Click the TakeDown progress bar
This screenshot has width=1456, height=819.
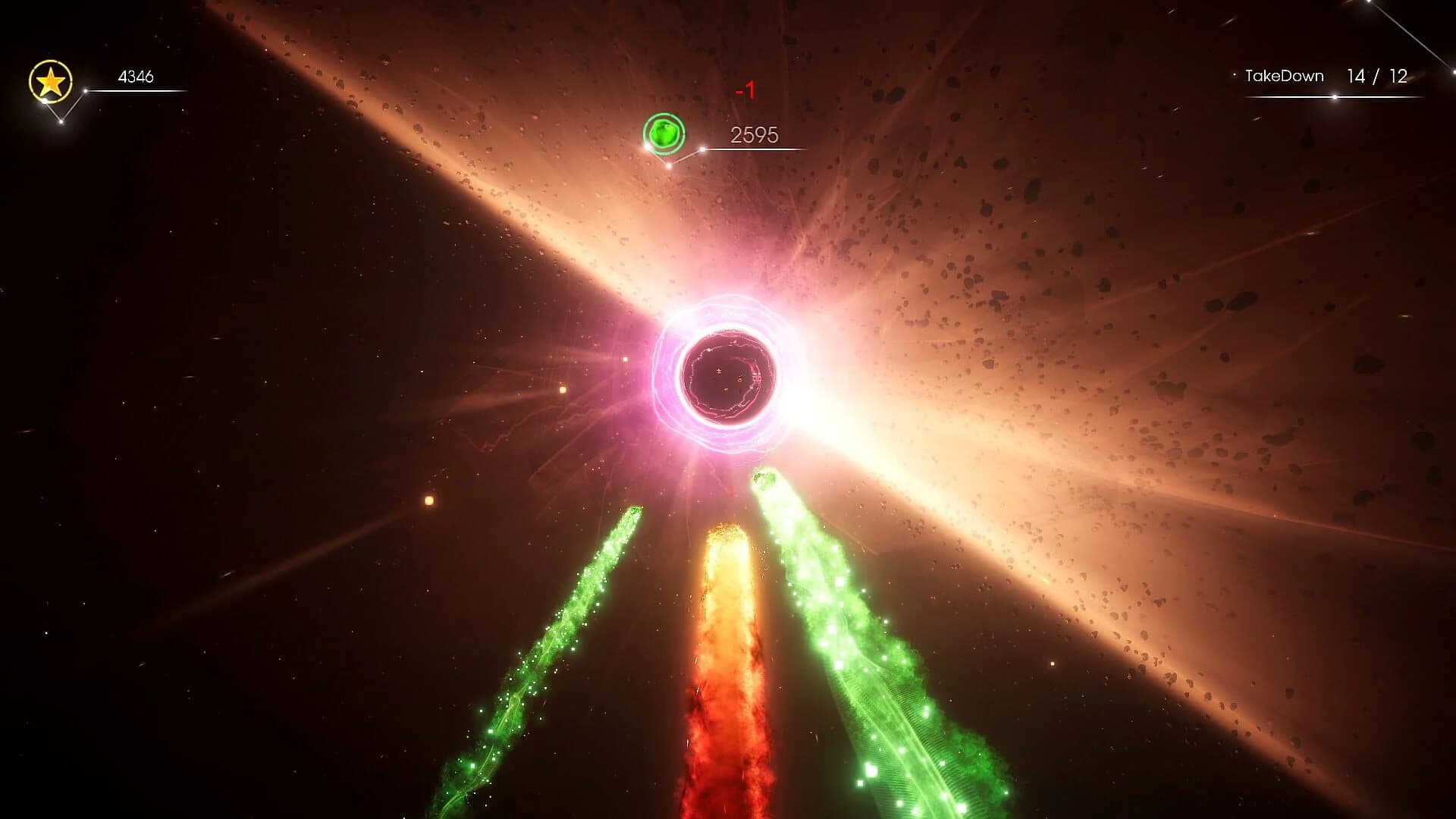[1331, 96]
